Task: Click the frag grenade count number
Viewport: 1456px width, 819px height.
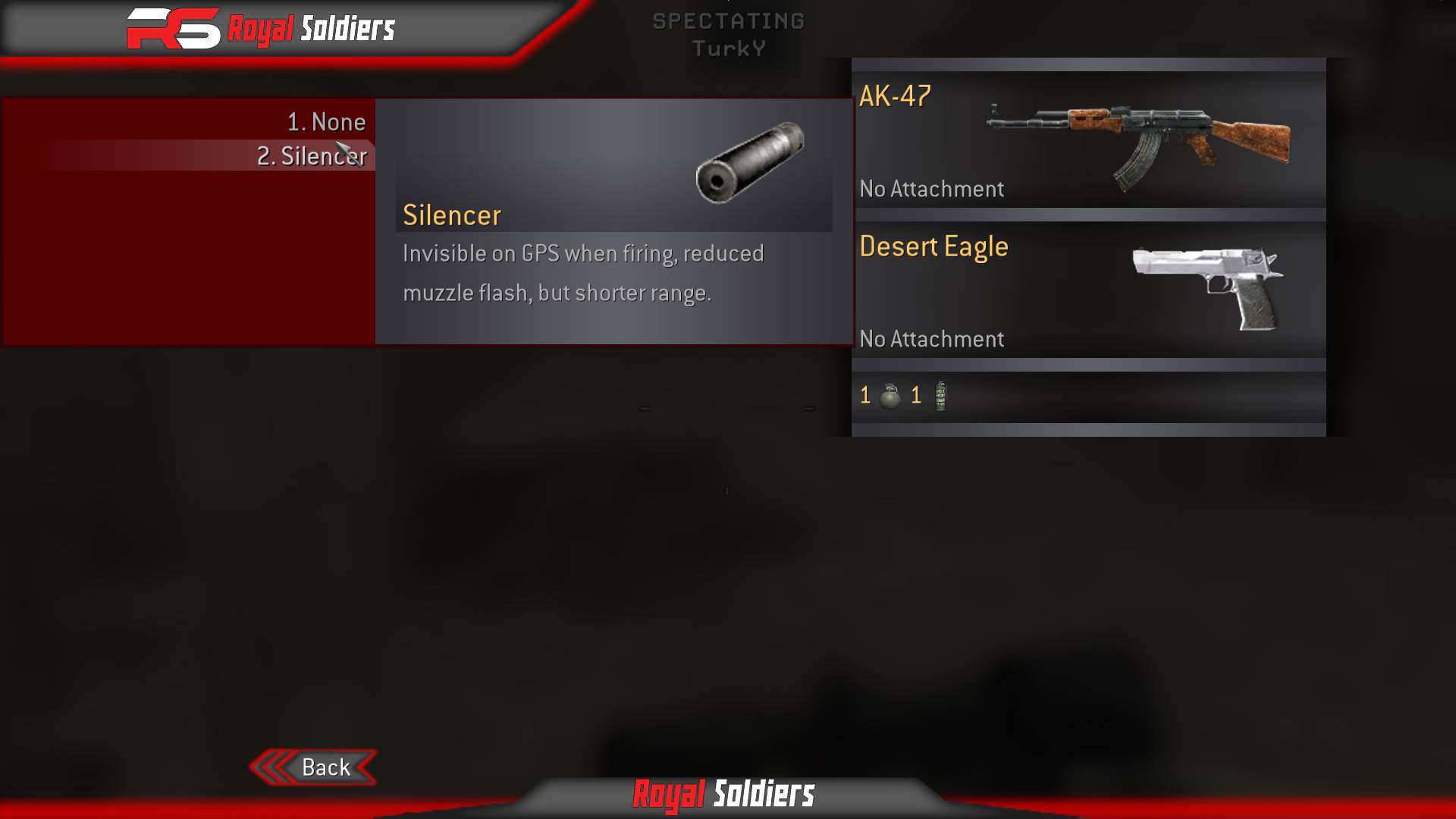Action: click(864, 395)
